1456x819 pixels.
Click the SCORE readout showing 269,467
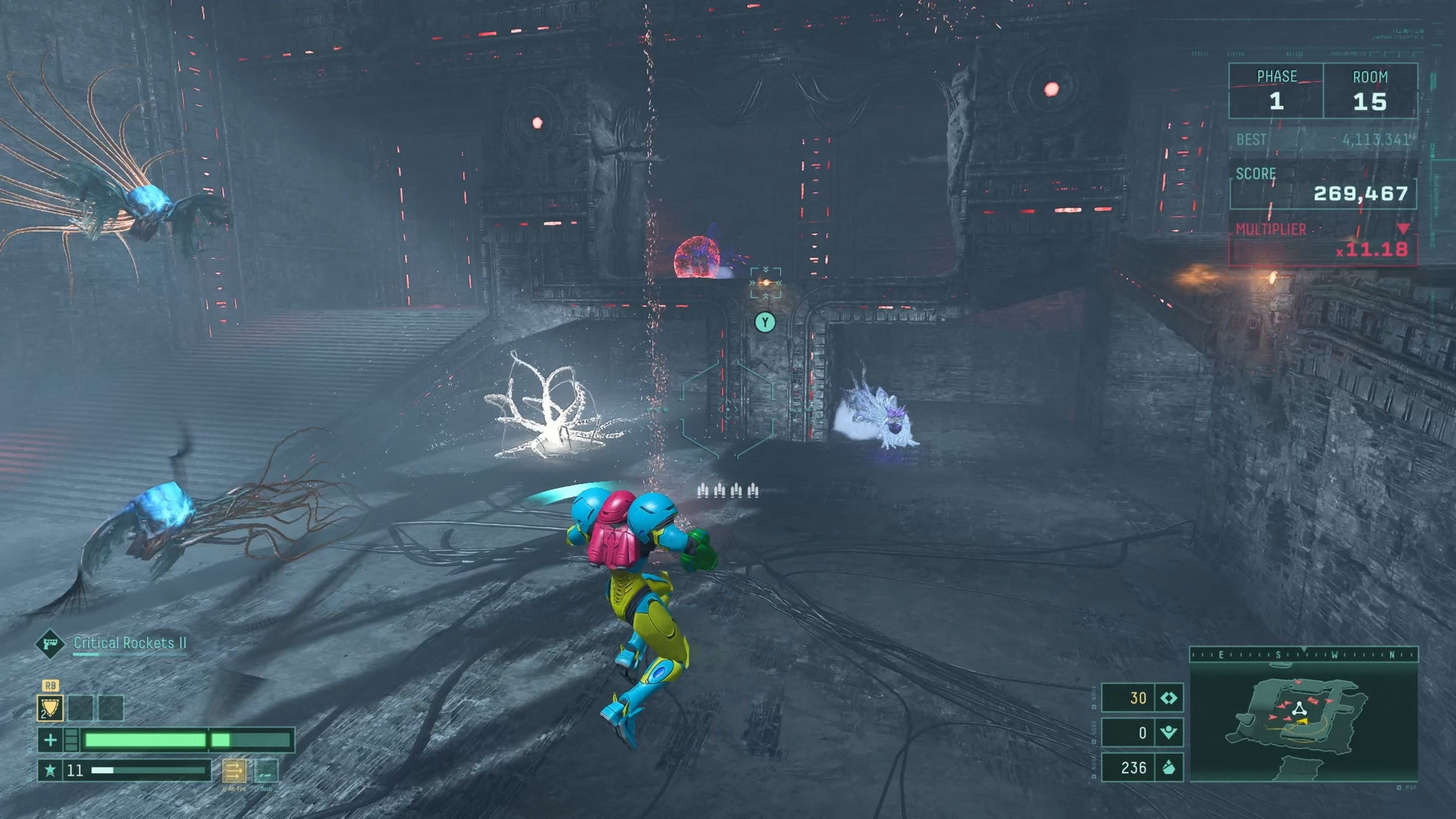[1361, 194]
